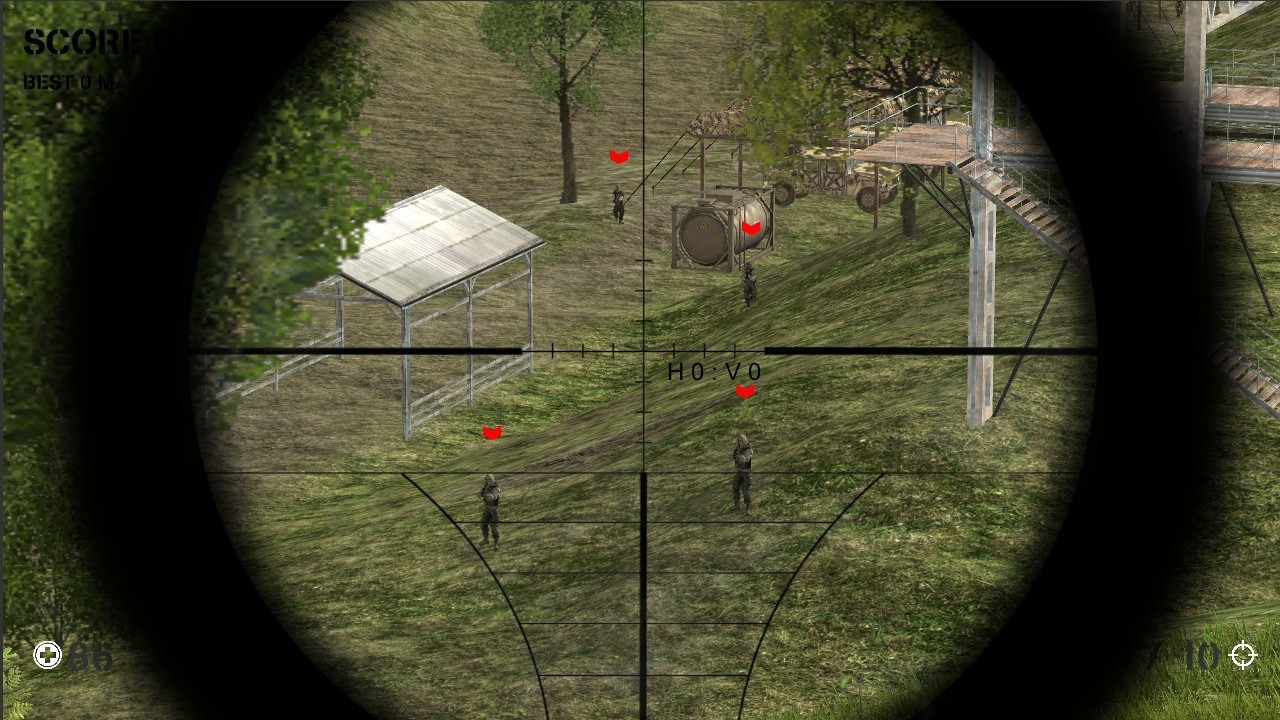Click the red marker below the H0:V0 readout
Viewport: 1280px width, 720px height.
point(745,390)
